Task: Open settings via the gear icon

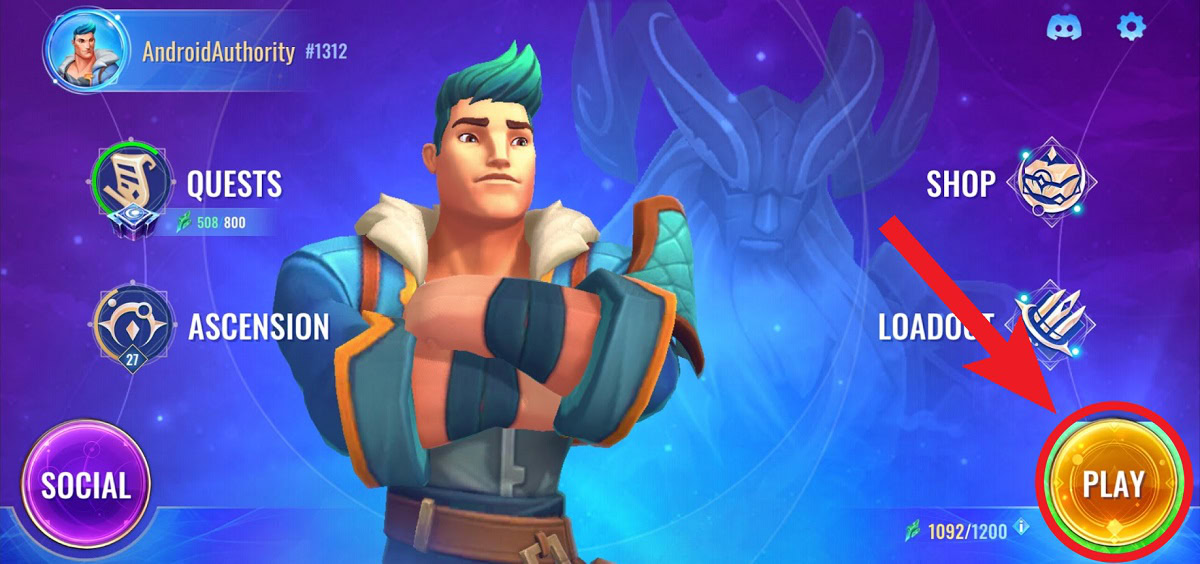Action: pyautogui.click(x=1131, y=27)
